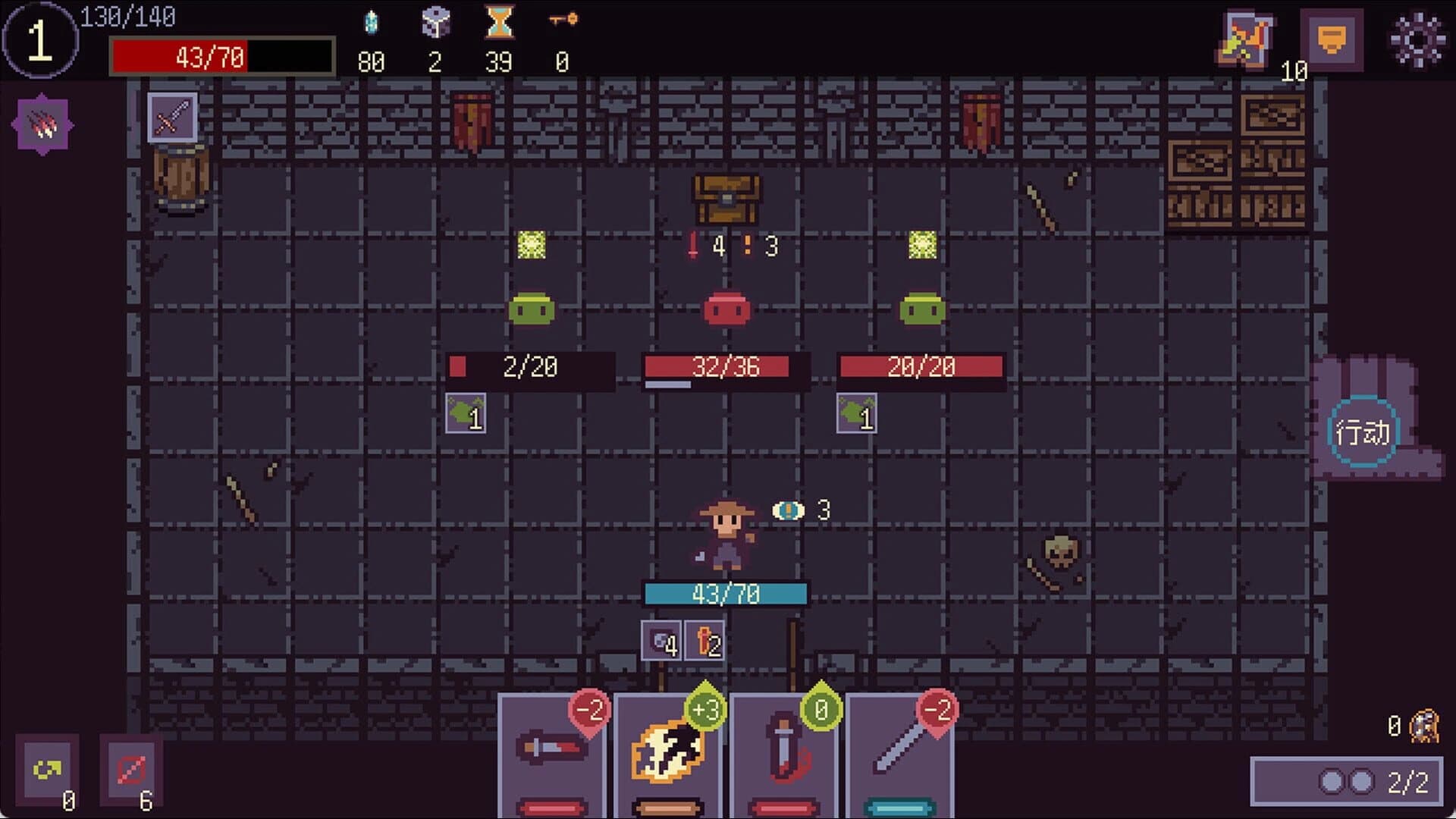1456x819 pixels.
Task: Click the key counter icon showing 0
Action: 561,21
